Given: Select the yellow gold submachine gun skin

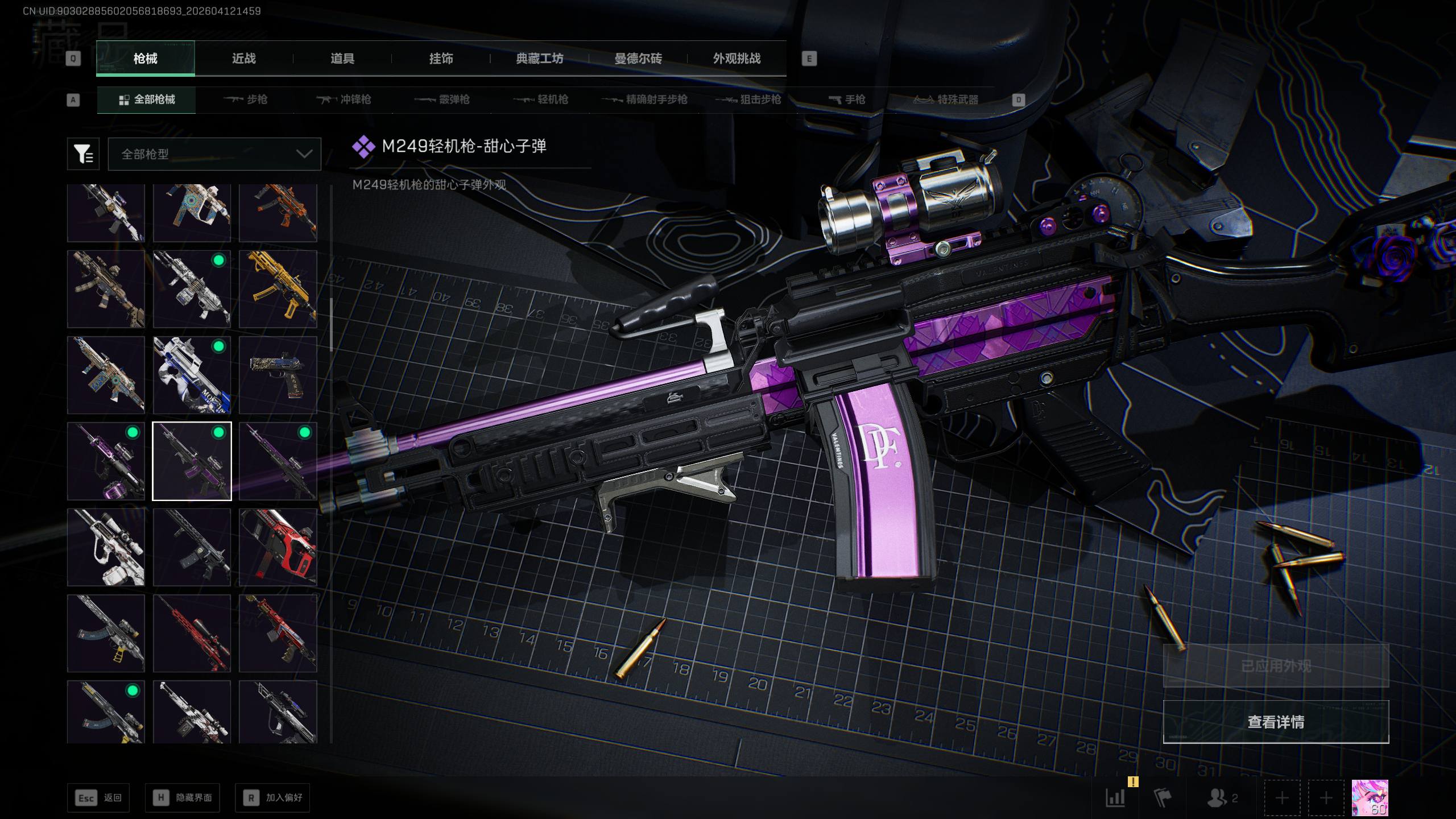Looking at the screenshot, I should [x=278, y=289].
